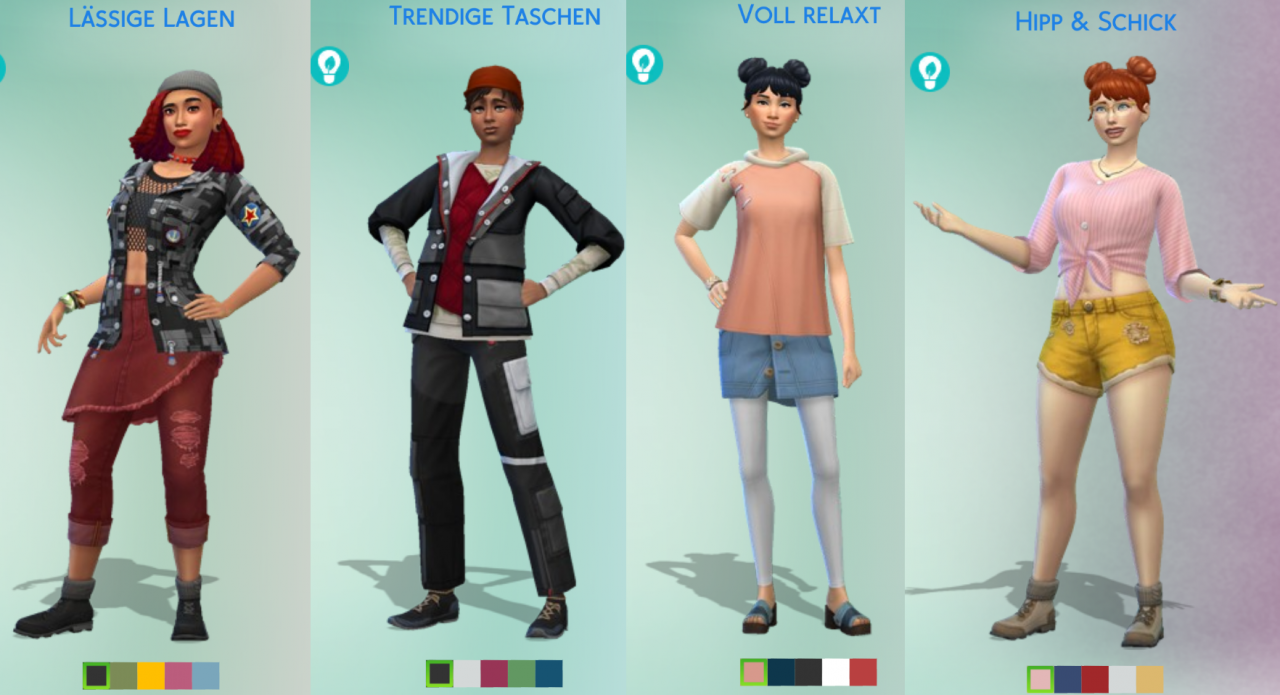Pick the pink swatch under Lässige Lagen
The image size is (1280, 695).
(x=178, y=676)
